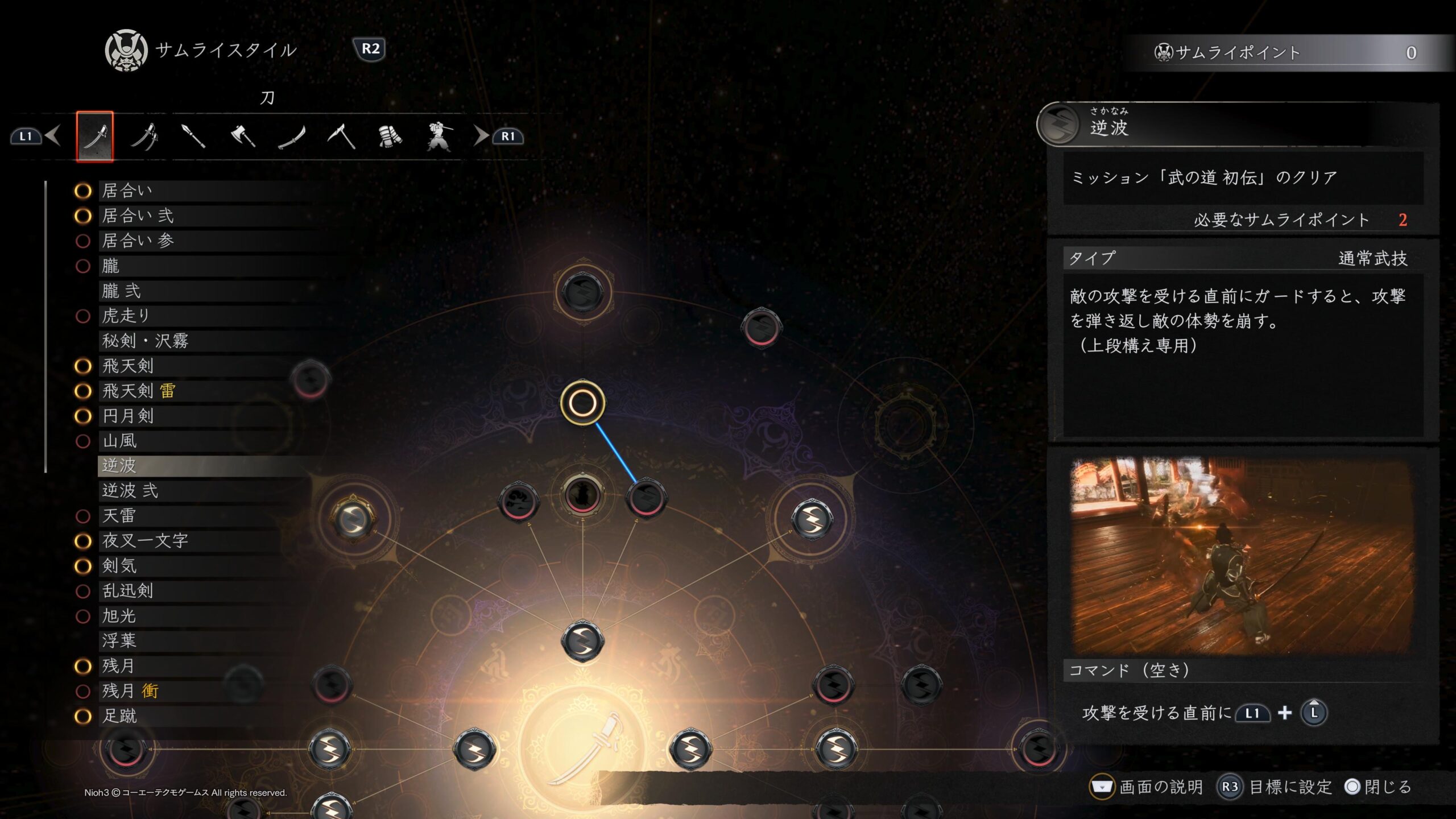Select the gold-ringed highlighted skill tree node
The width and height of the screenshot is (1456, 819).
582,403
